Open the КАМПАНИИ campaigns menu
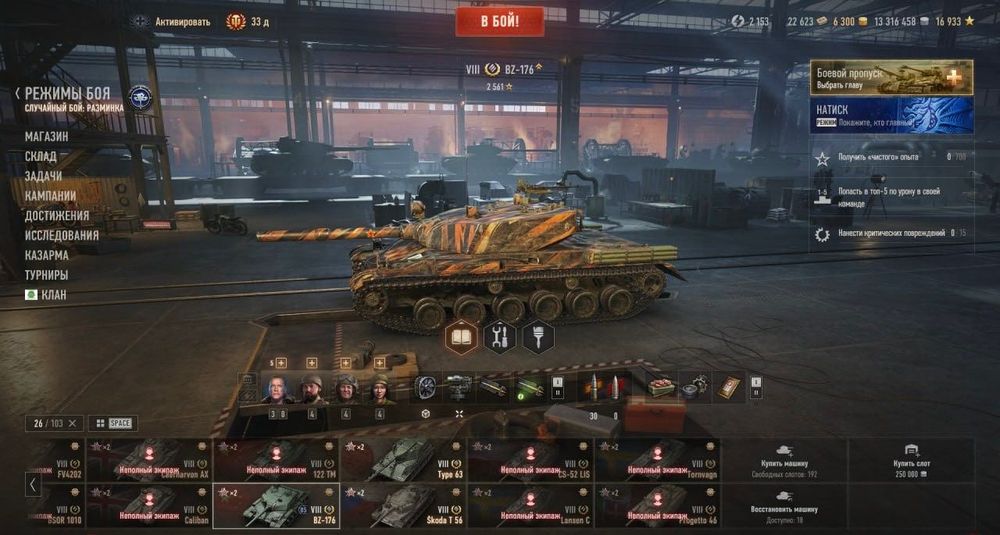Viewport: 1000px width, 535px height. click(51, 196)
